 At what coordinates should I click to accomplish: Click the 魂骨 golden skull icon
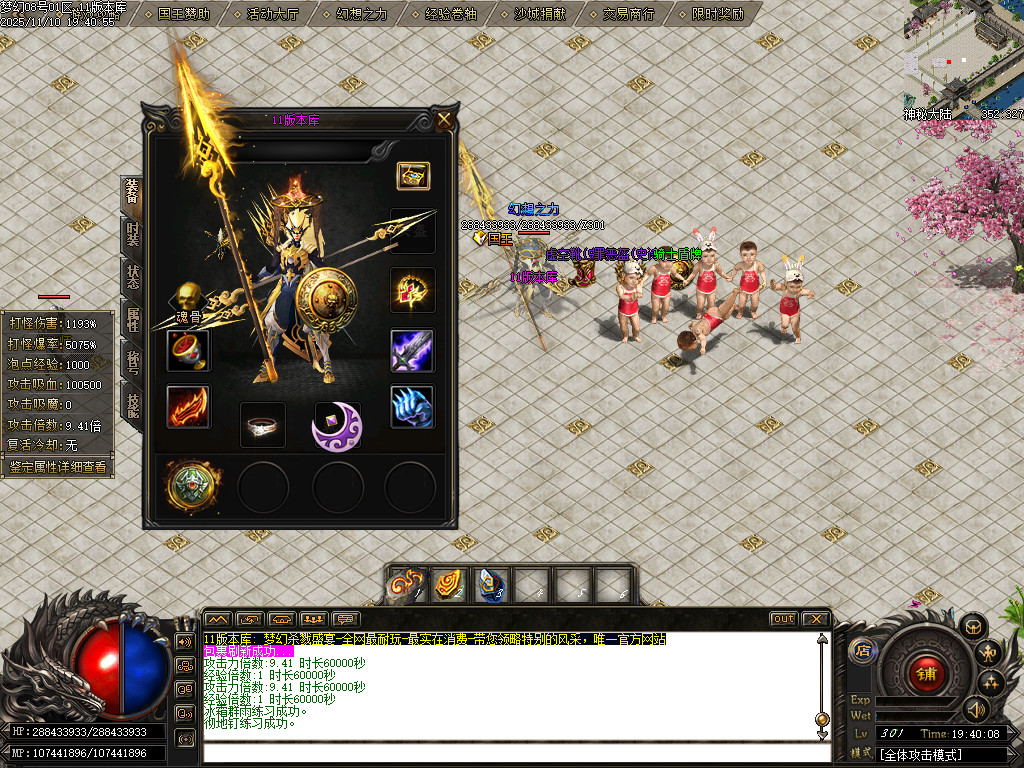tap(187, 297)
